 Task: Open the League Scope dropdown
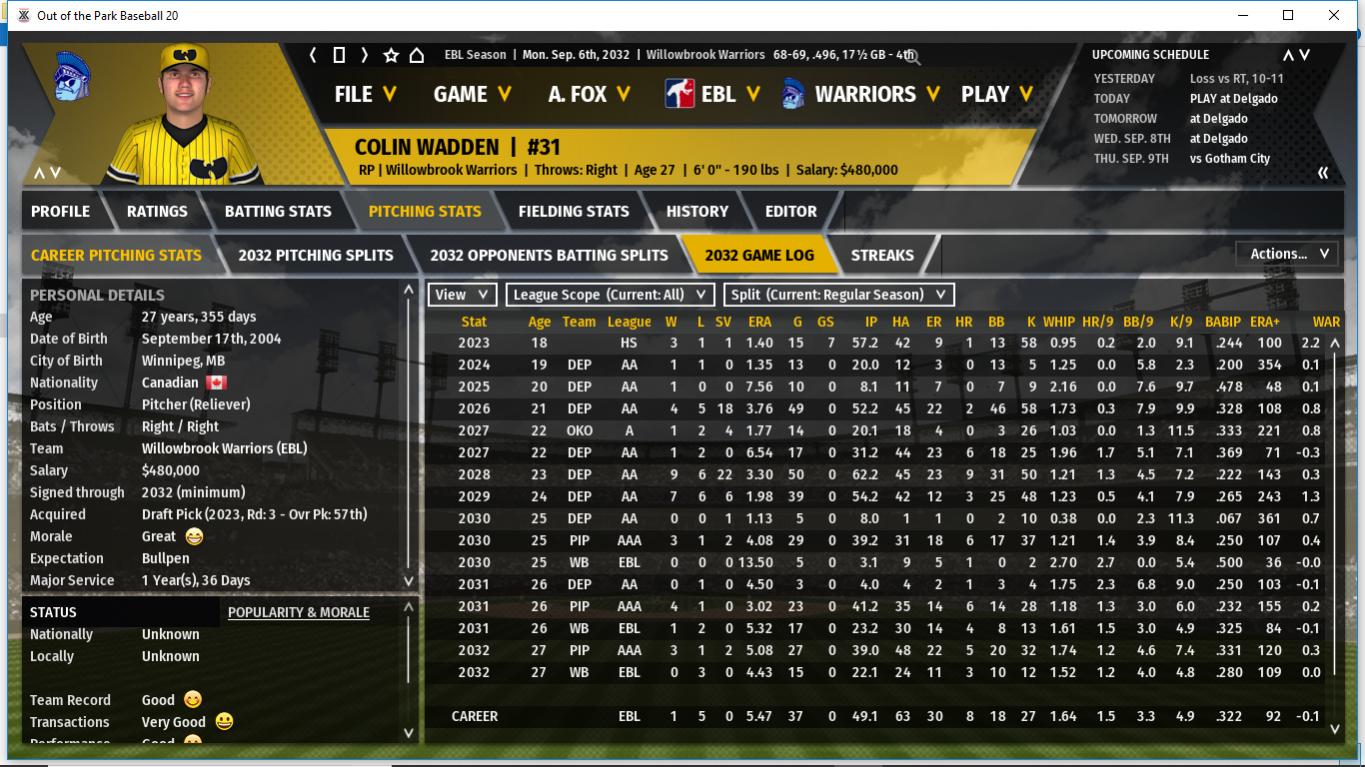point(610,295)
